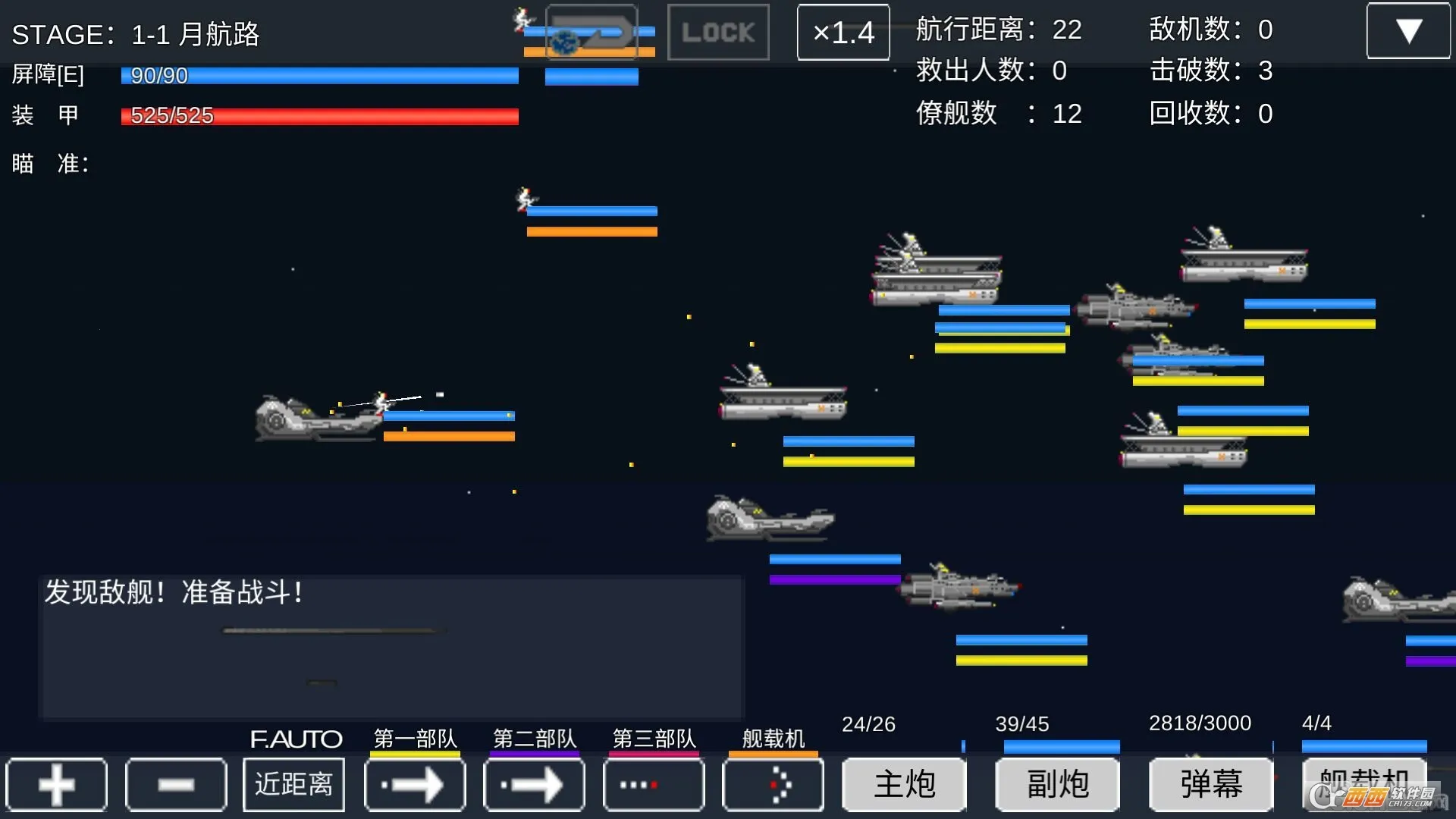Click the 第二部队 arrow formation icon

pyautogui.click(x=533, y=785)
